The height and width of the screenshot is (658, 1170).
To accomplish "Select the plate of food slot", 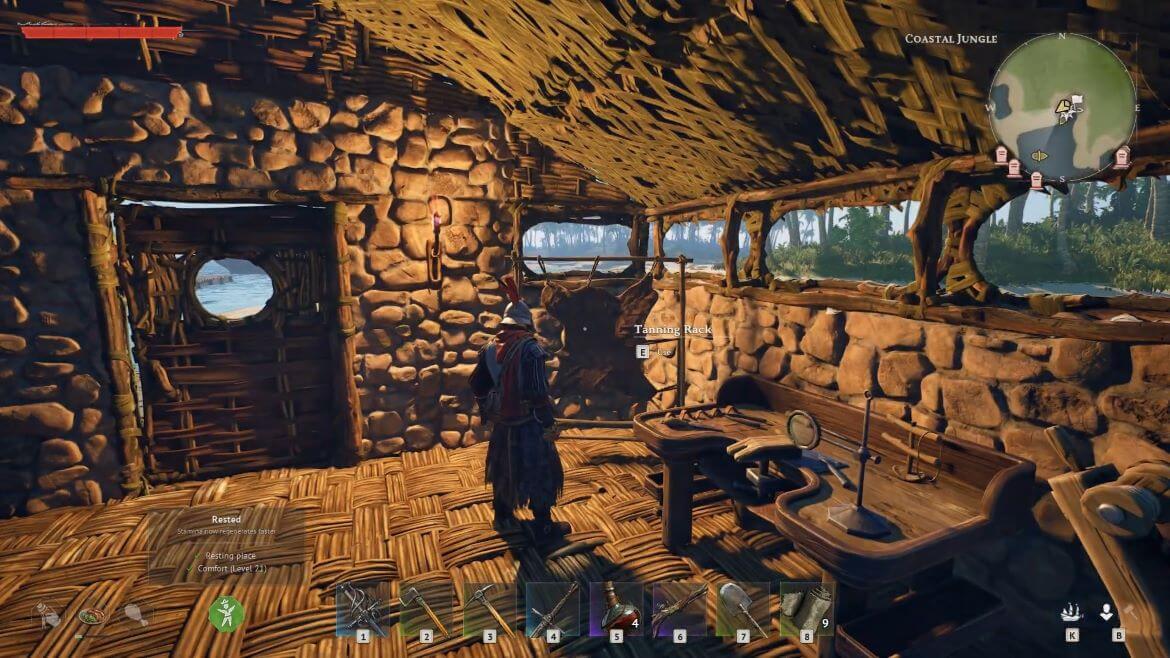I will tap(91, 615).
